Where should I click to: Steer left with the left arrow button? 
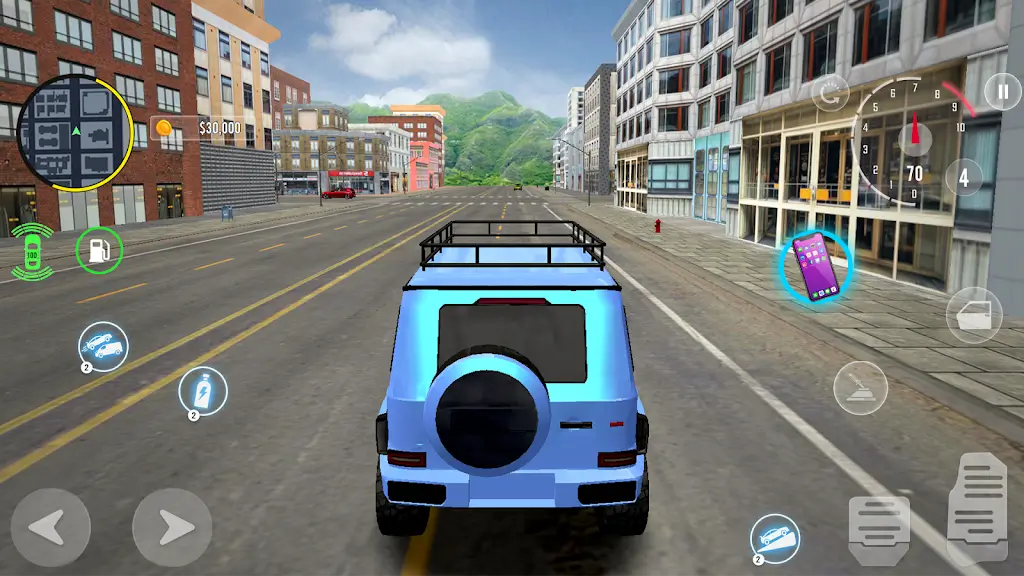(51, 526)
